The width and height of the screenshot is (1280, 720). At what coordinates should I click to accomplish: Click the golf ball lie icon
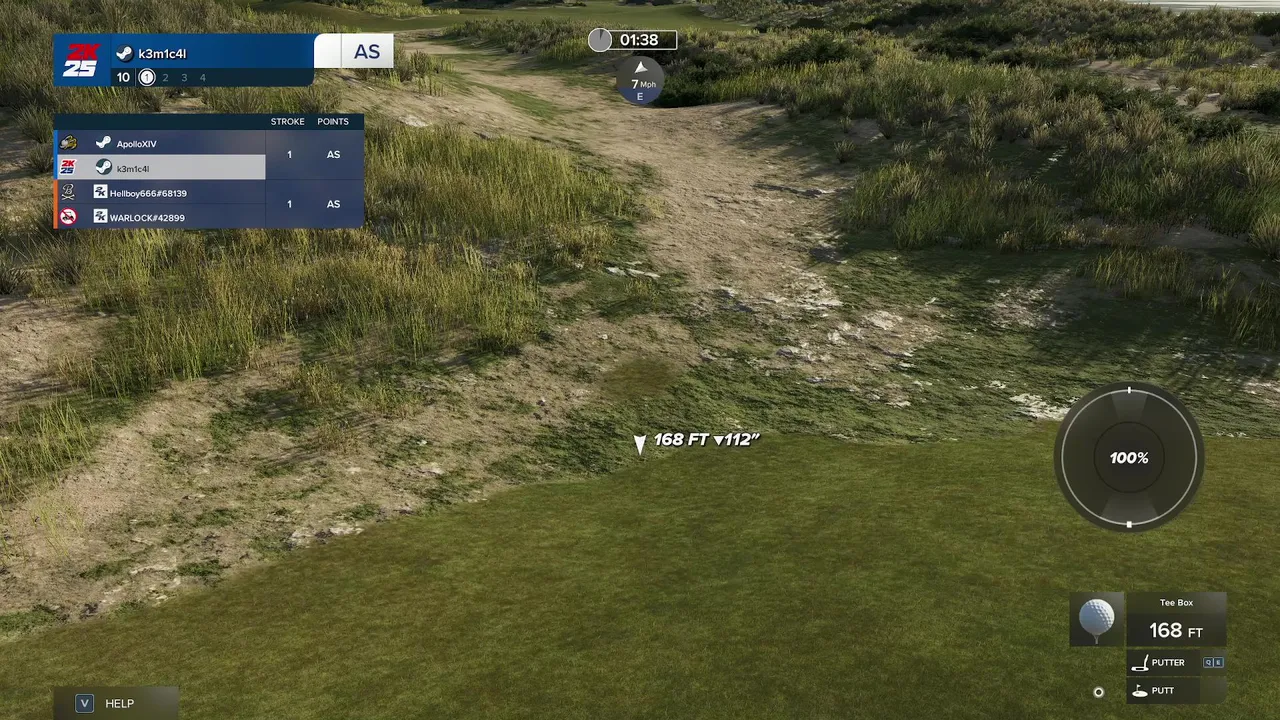pyautogui.click(x=1097, y=619)
